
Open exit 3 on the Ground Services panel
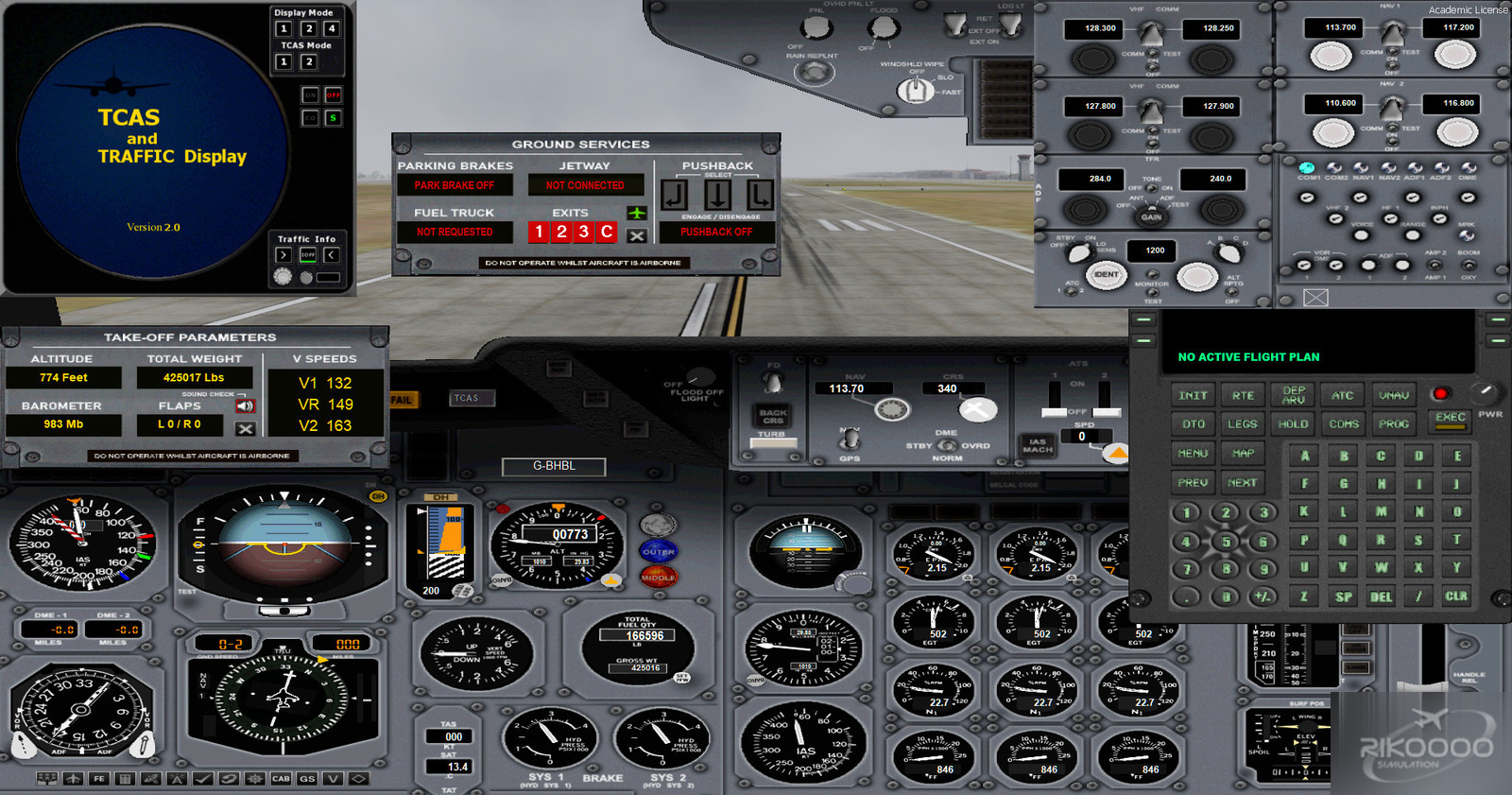click(584, 233)
